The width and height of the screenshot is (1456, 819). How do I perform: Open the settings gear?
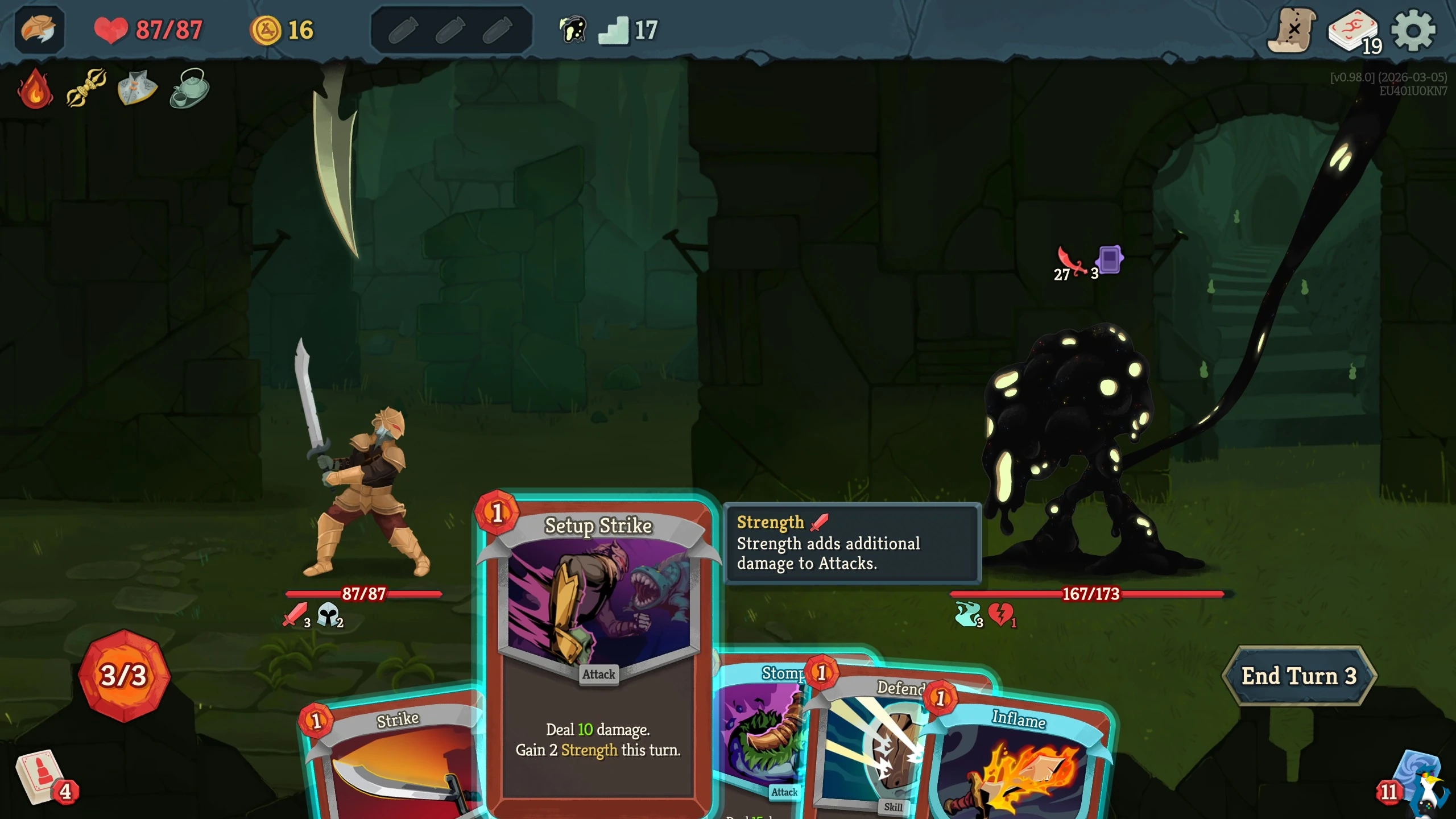(x=1413, y=30)
